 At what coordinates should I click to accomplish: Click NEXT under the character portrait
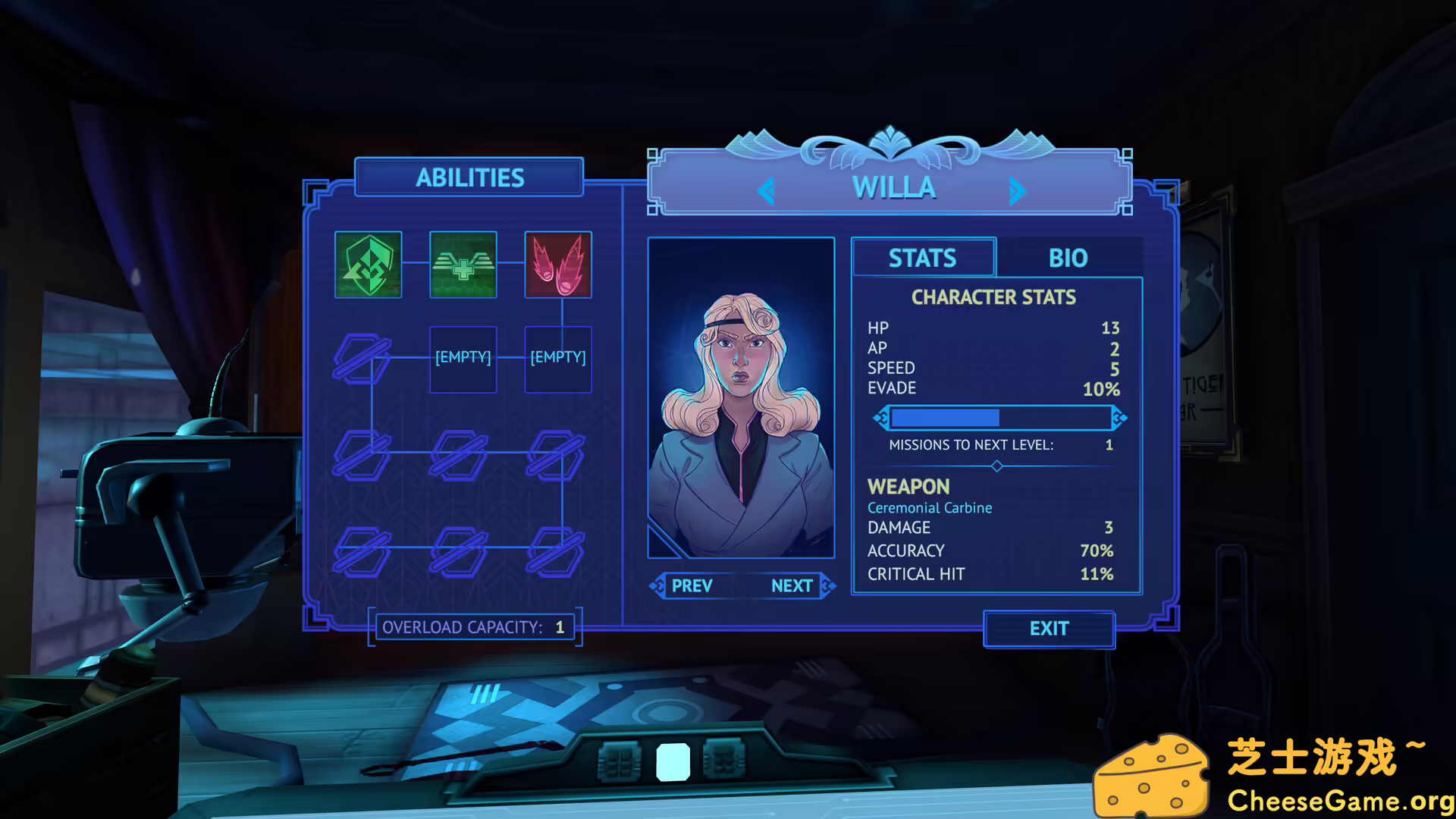[x=792, y=585]
